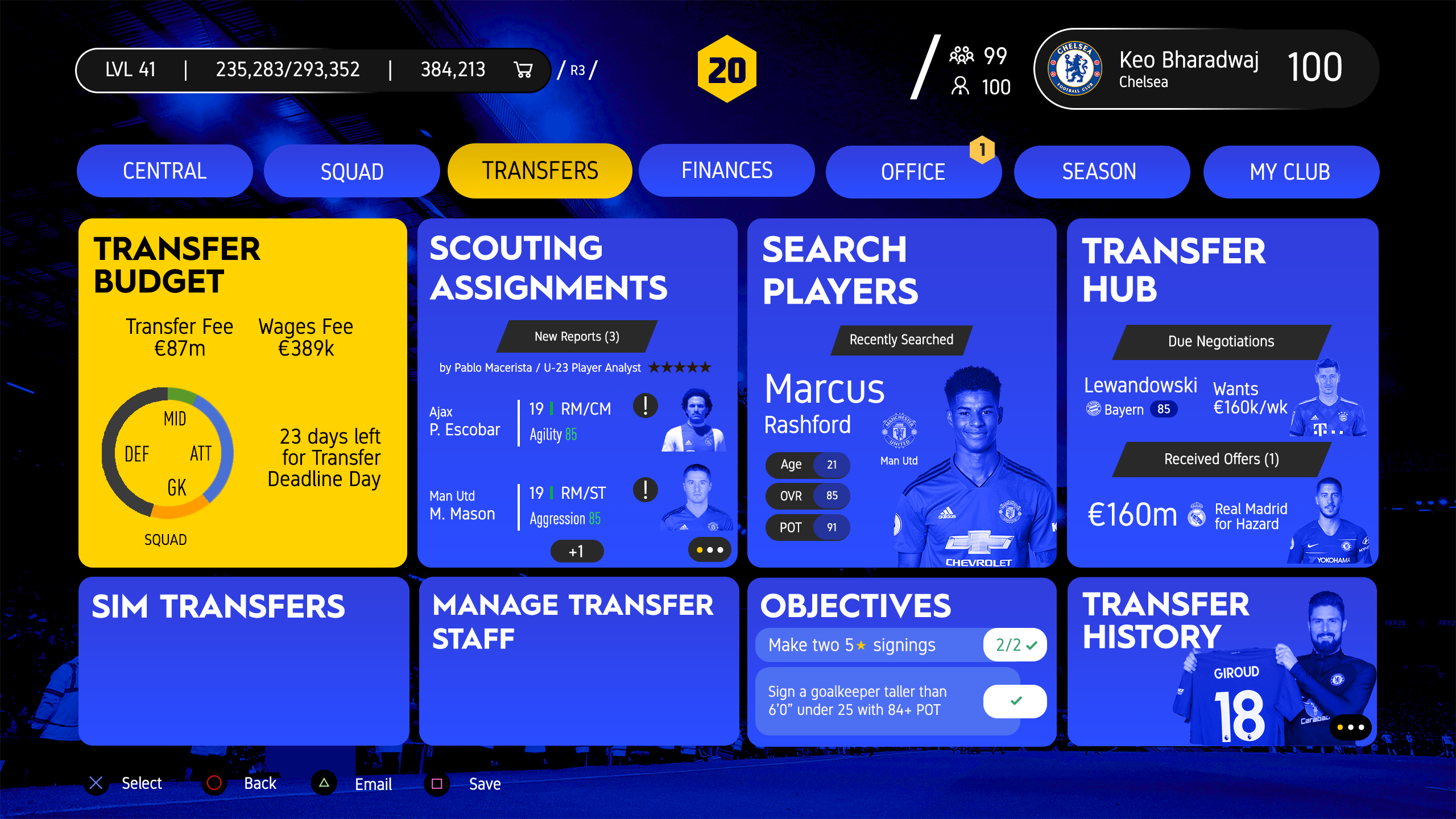Click the fans icon showing 99
Screen dimensions: 1456x819
pos(962,55)
